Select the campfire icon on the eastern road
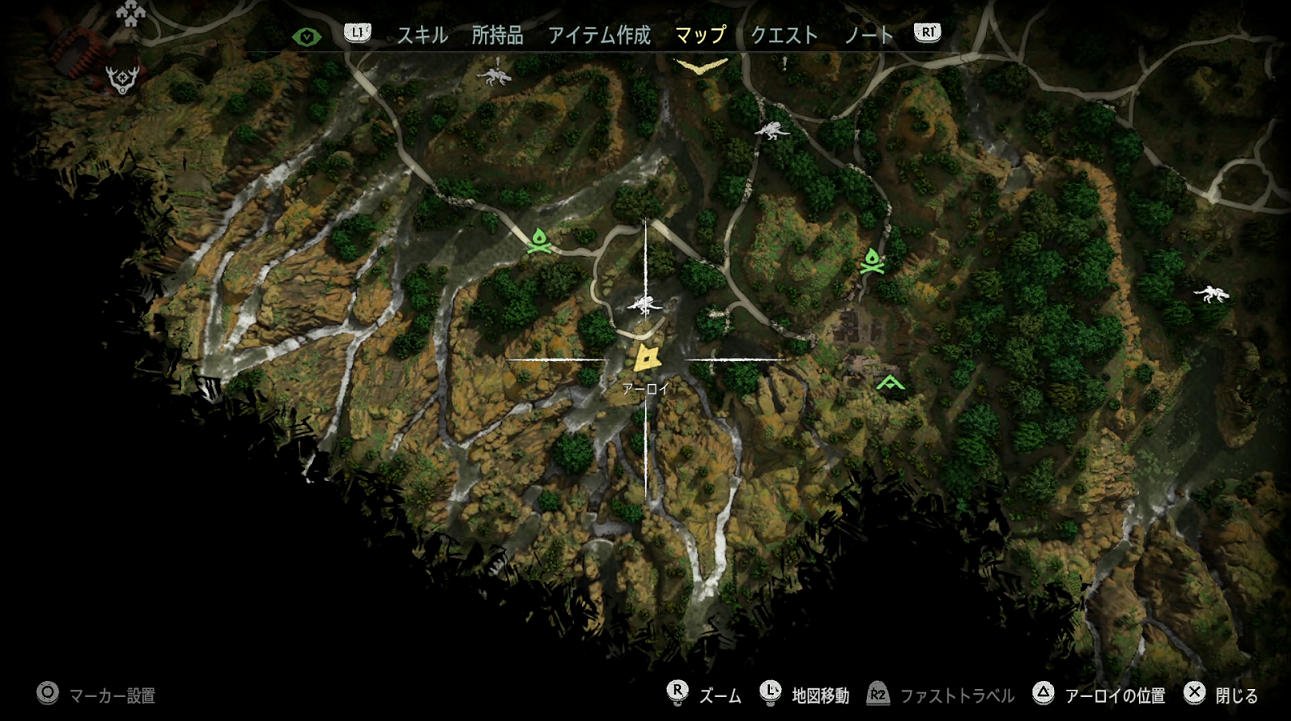This screenshot has height=721, width=1291. coord(874,263)
